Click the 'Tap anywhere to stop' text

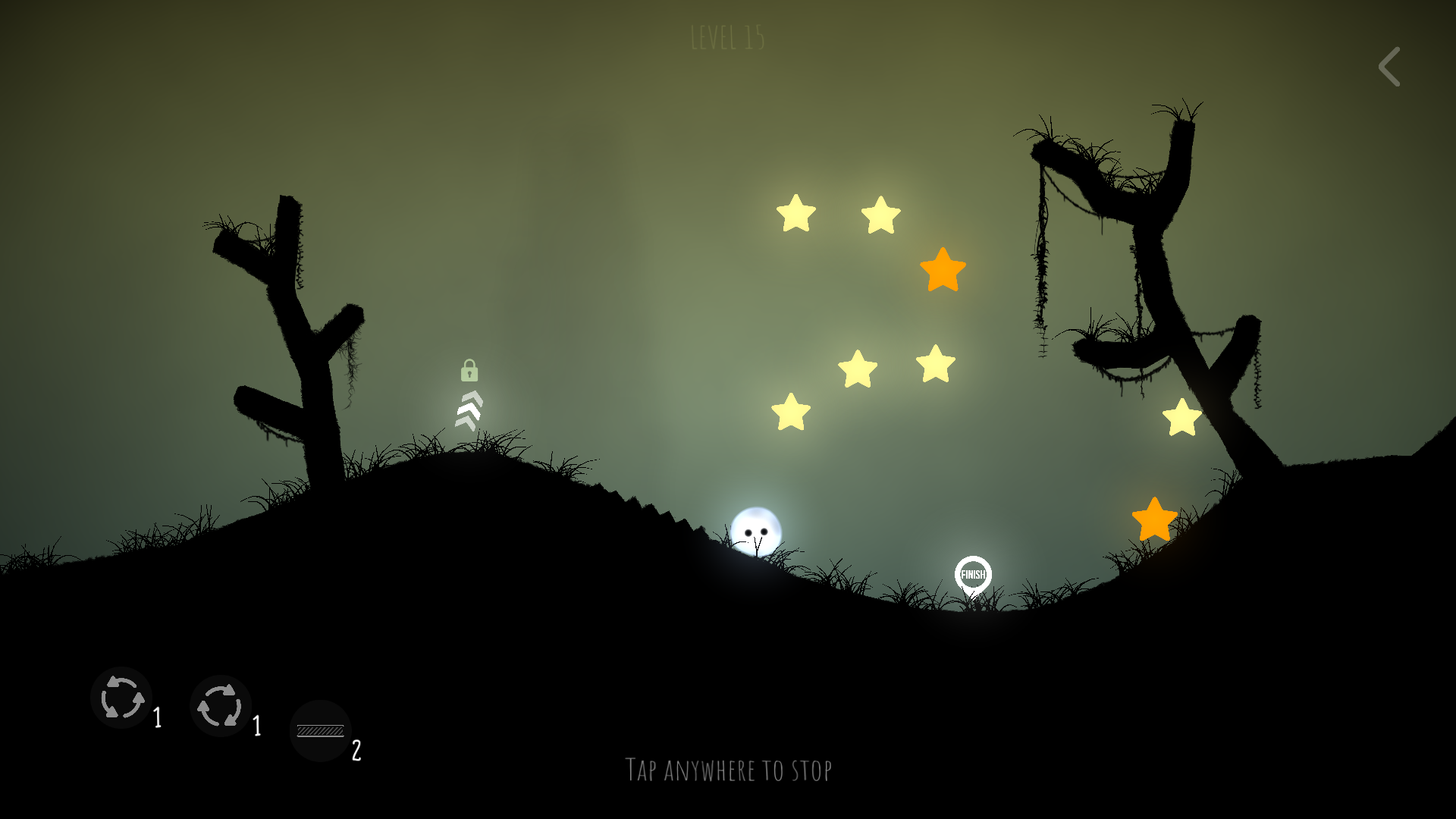pyautogui.click(x=728, y=769)
